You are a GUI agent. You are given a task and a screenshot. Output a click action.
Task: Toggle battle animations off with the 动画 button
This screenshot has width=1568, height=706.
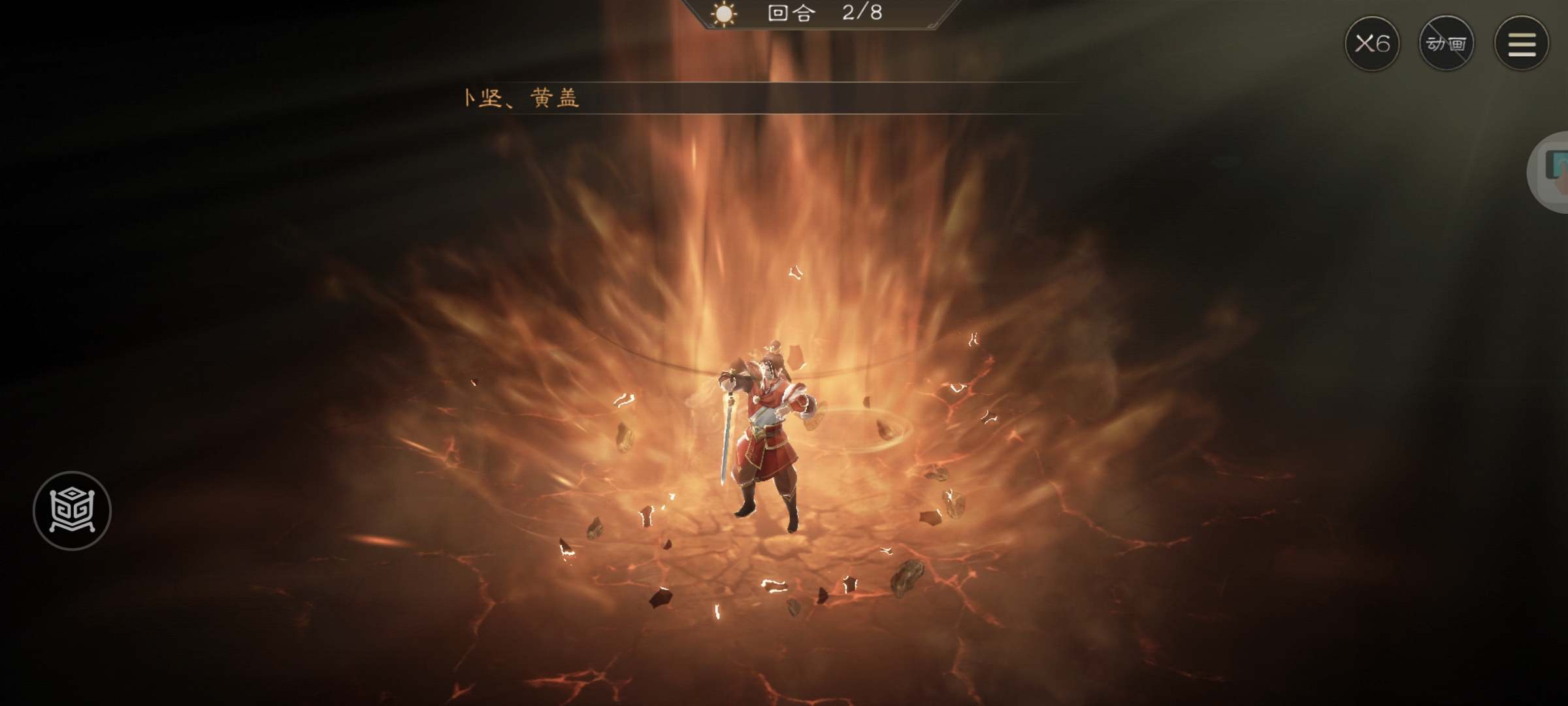(x=1447, y=43)
